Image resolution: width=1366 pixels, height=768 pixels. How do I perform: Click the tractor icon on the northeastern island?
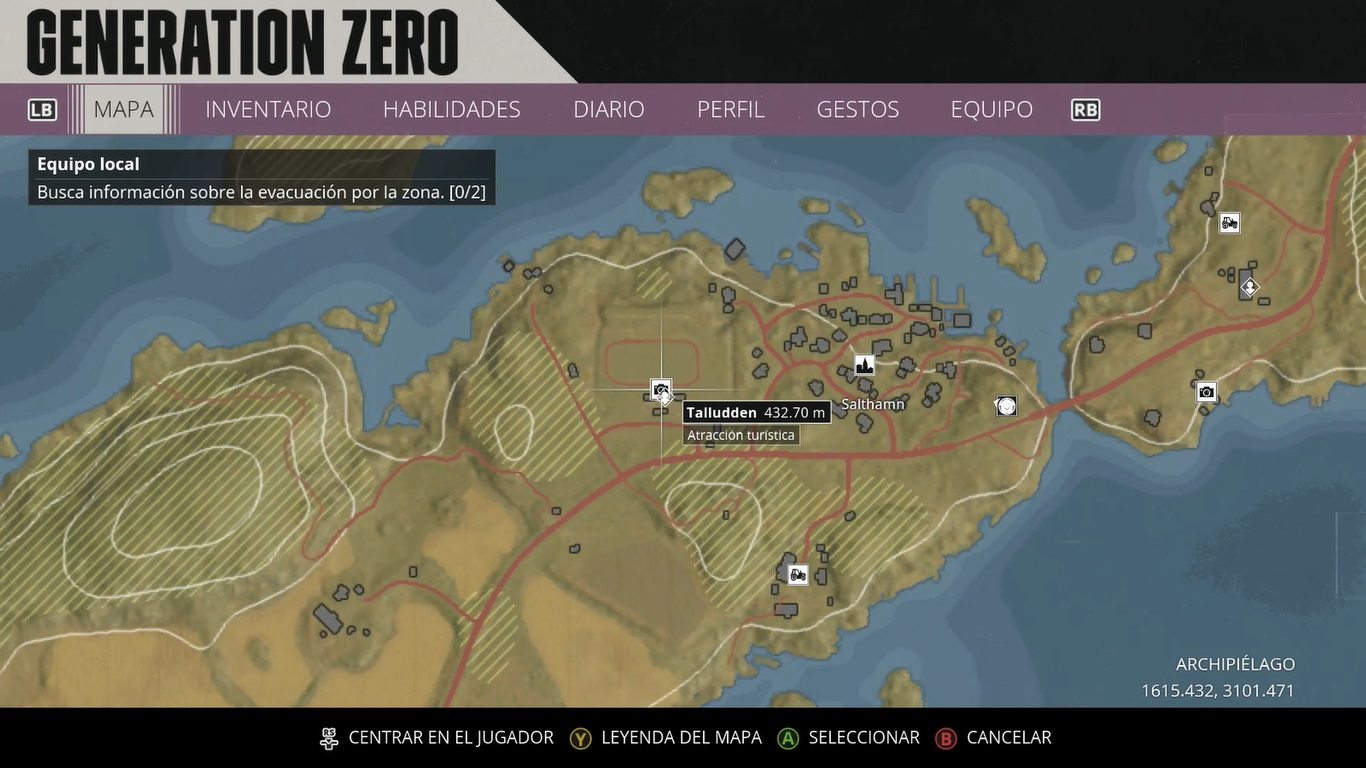coord(1228,223)
